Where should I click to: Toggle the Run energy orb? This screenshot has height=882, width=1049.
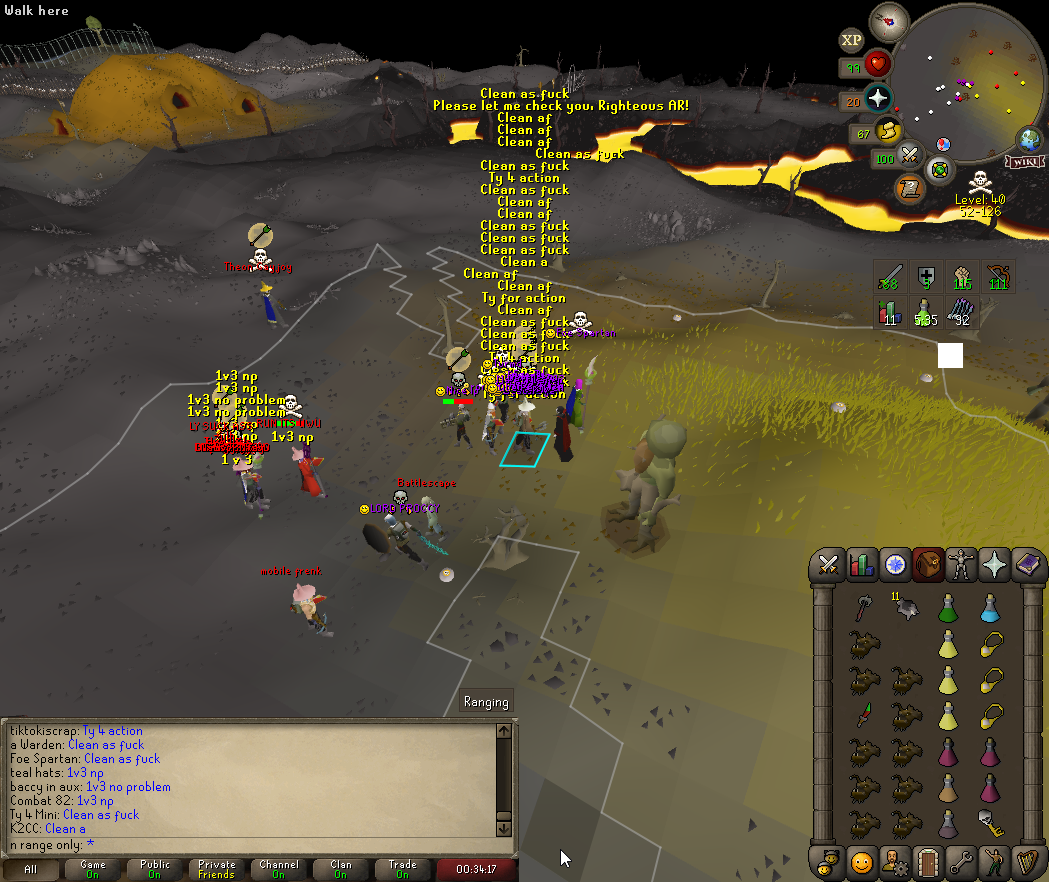pyautogui.click(x=887, y=131)
